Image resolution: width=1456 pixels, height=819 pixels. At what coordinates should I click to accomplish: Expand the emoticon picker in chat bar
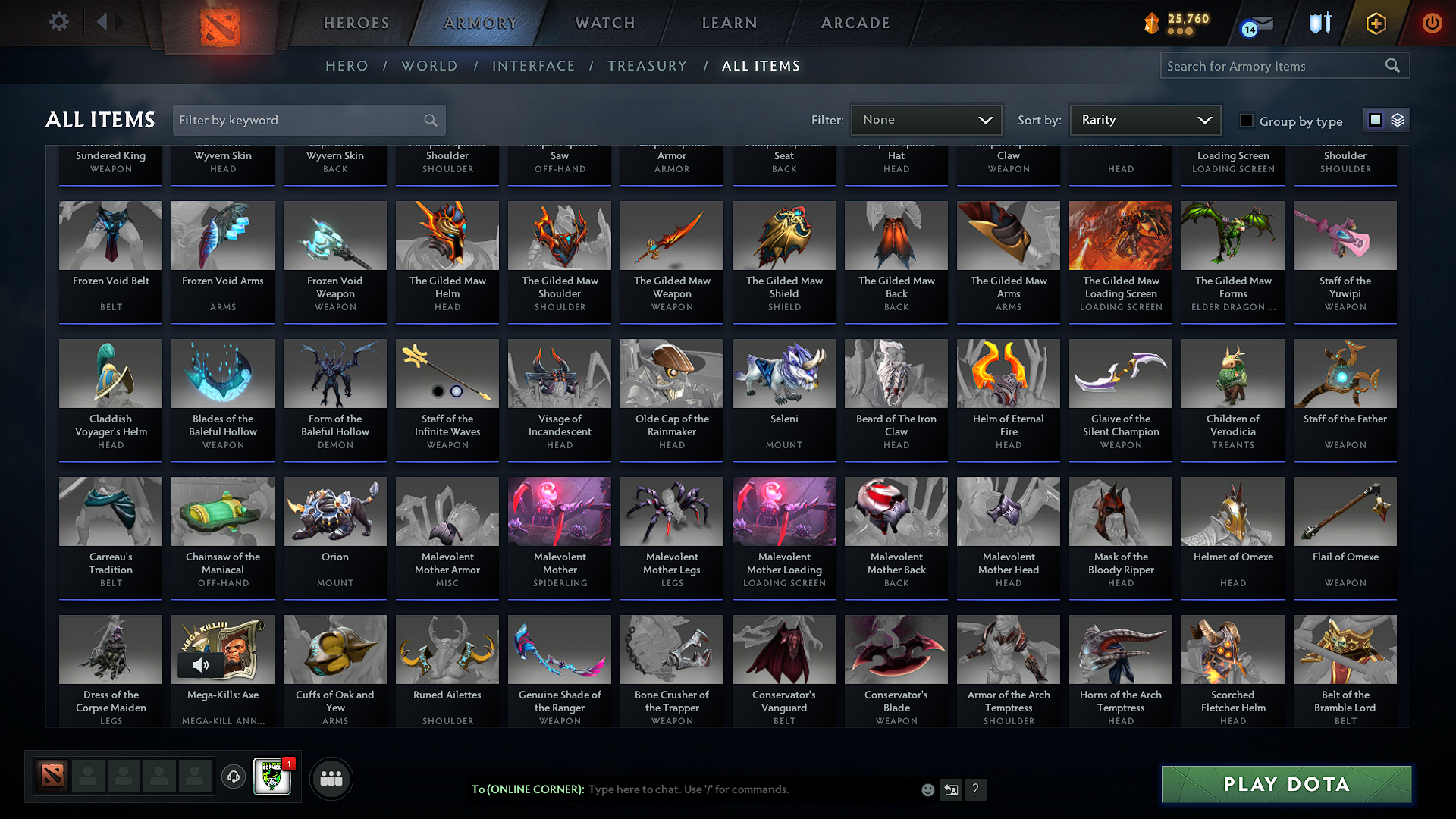(x=927, y=789)
